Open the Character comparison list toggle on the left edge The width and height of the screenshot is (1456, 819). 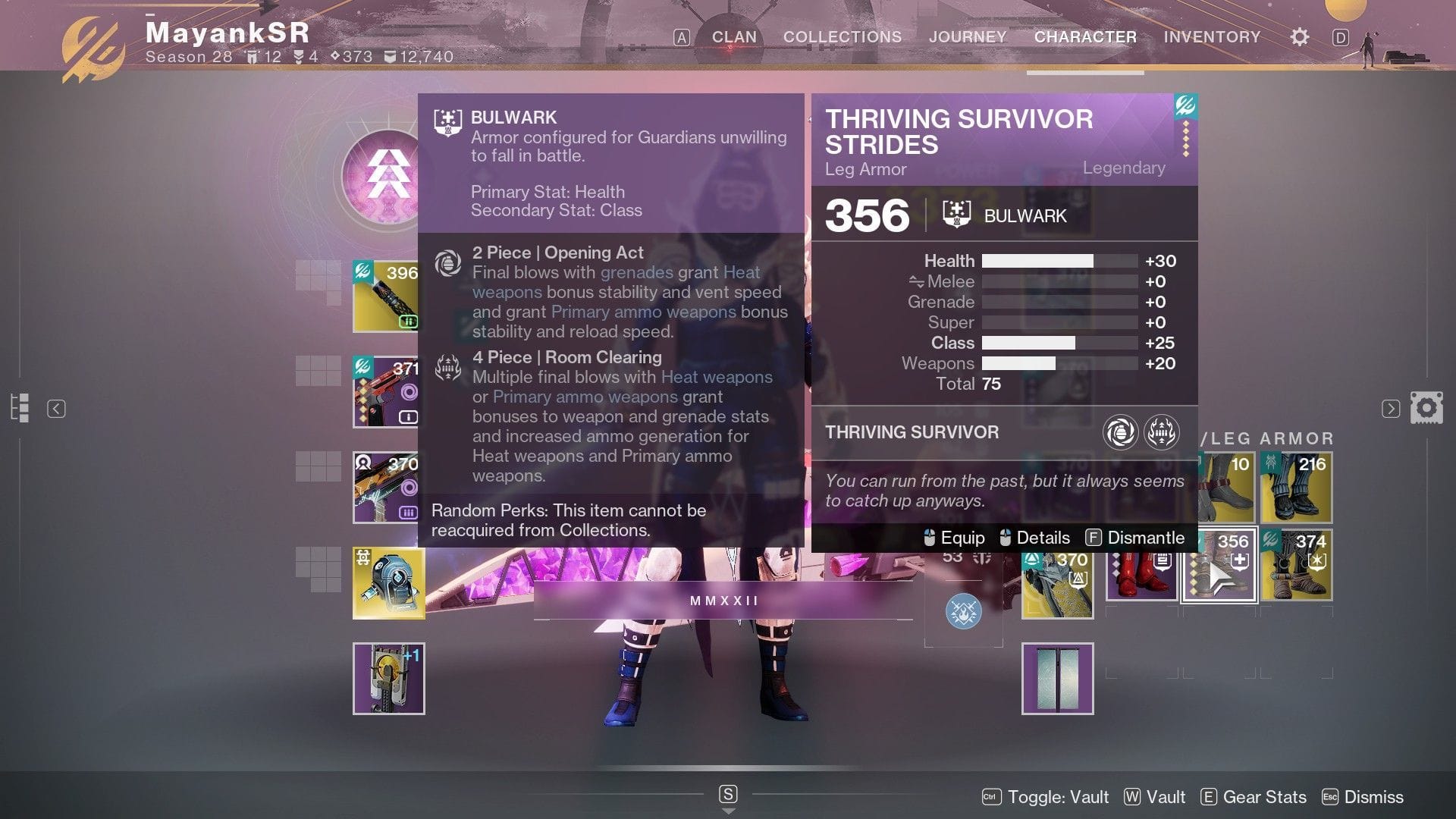pos(21,408)
